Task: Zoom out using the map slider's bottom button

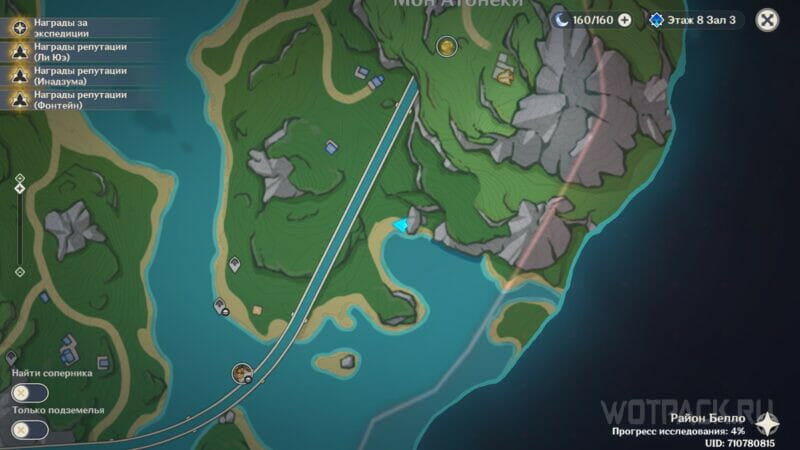Action: tap(19, 271)
